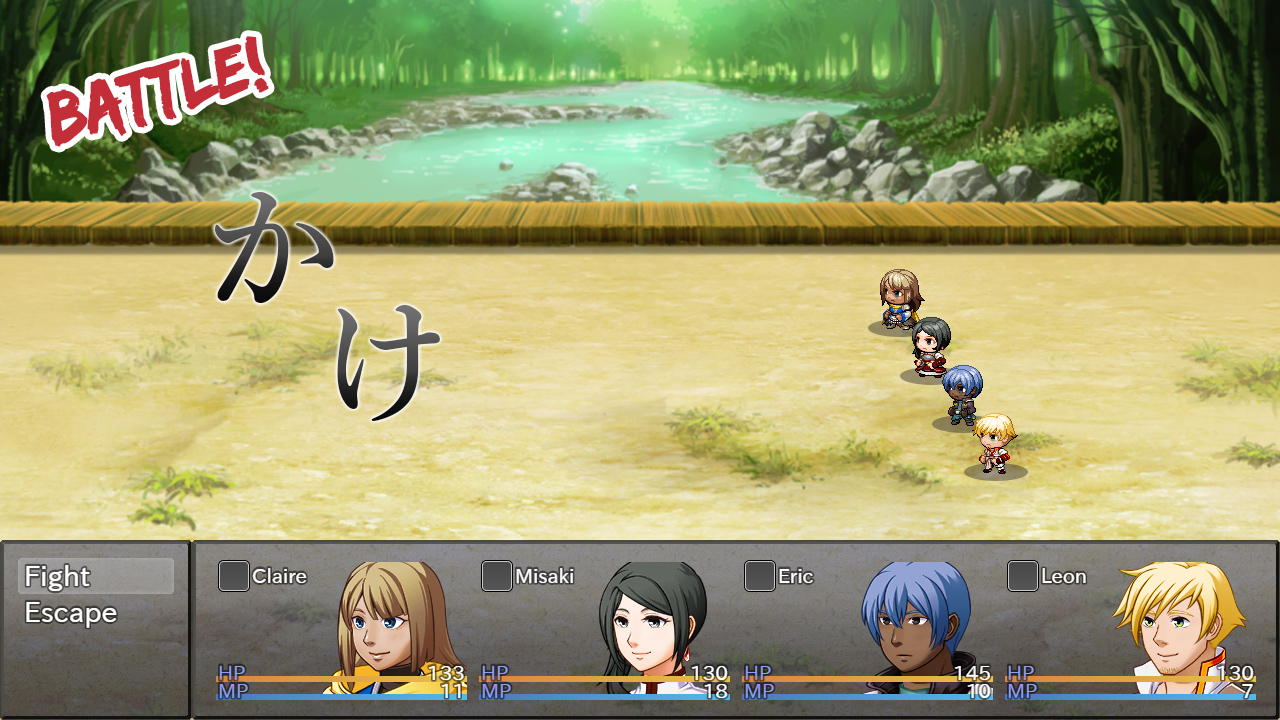Choose the Fight command
The width and height of the screenshot is (1280, 720).
58,577
